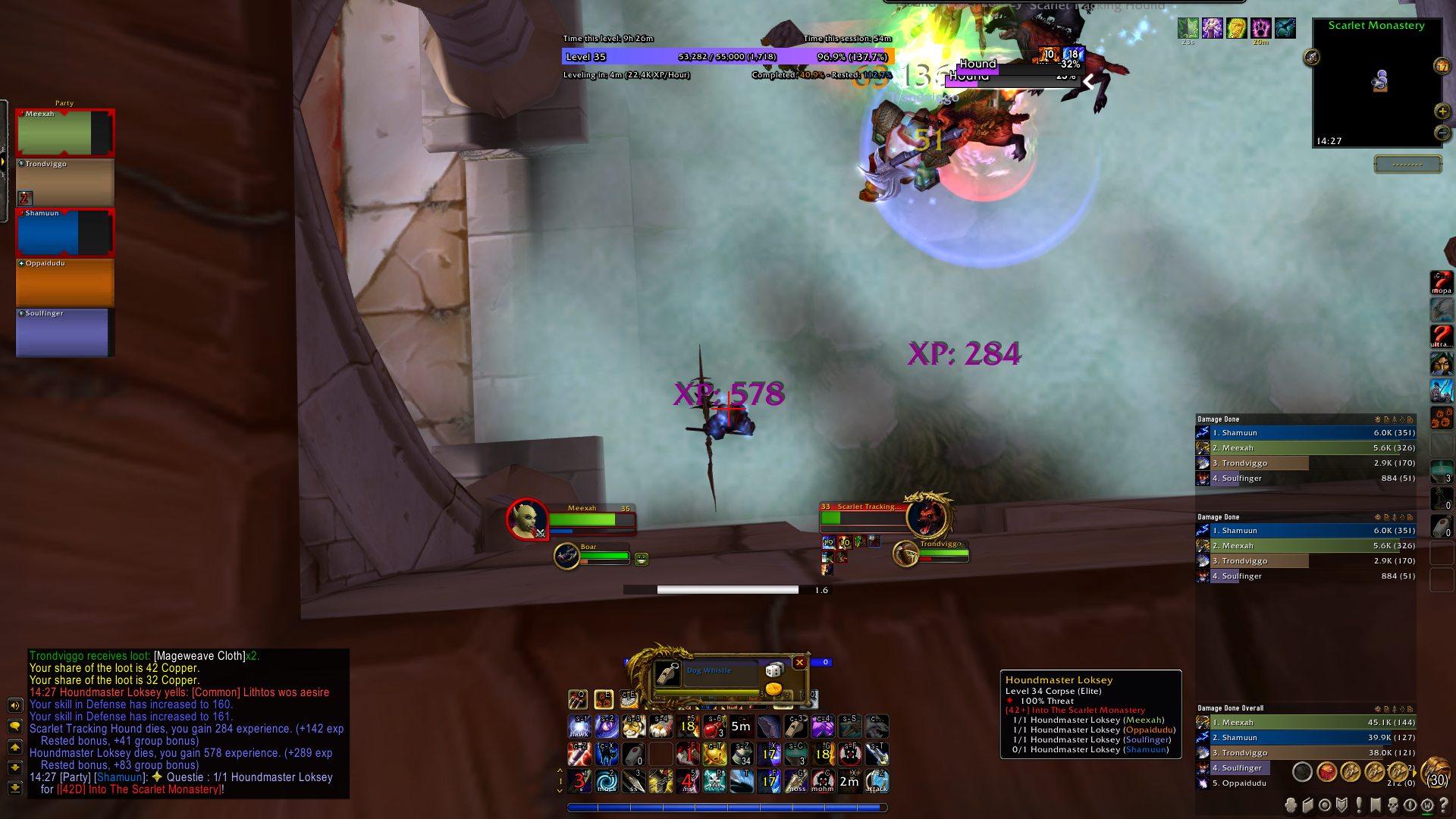Toggle the tracking button beside the minimap
Image resolution: width=1456 pixels, height=819 pixels.
click(1312, 57)
